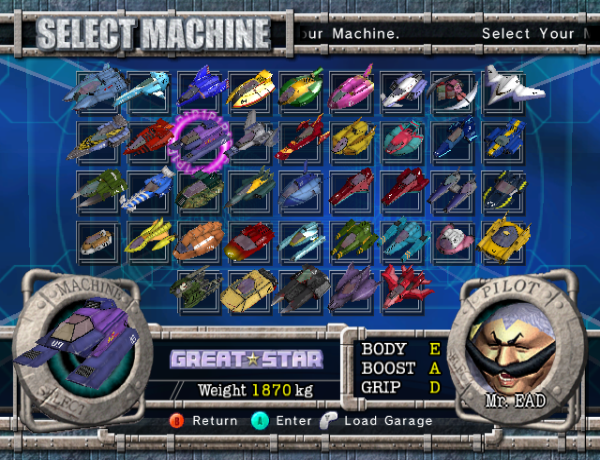This screenshot has height=460, width=600.
Task: Select the green machine with orange trim
Action: (x=302, y=88)
